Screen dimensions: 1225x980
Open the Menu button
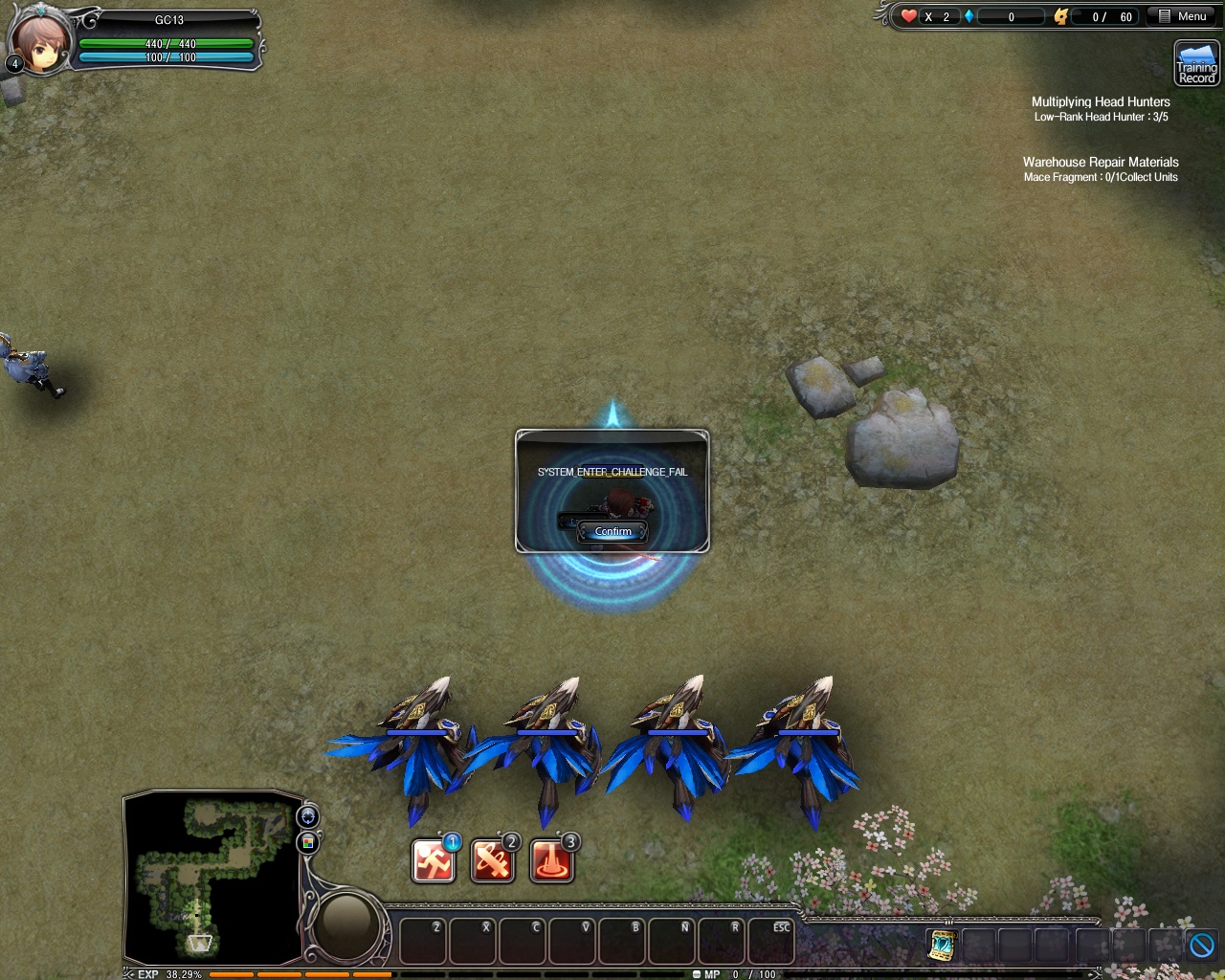coord(1182,16)
